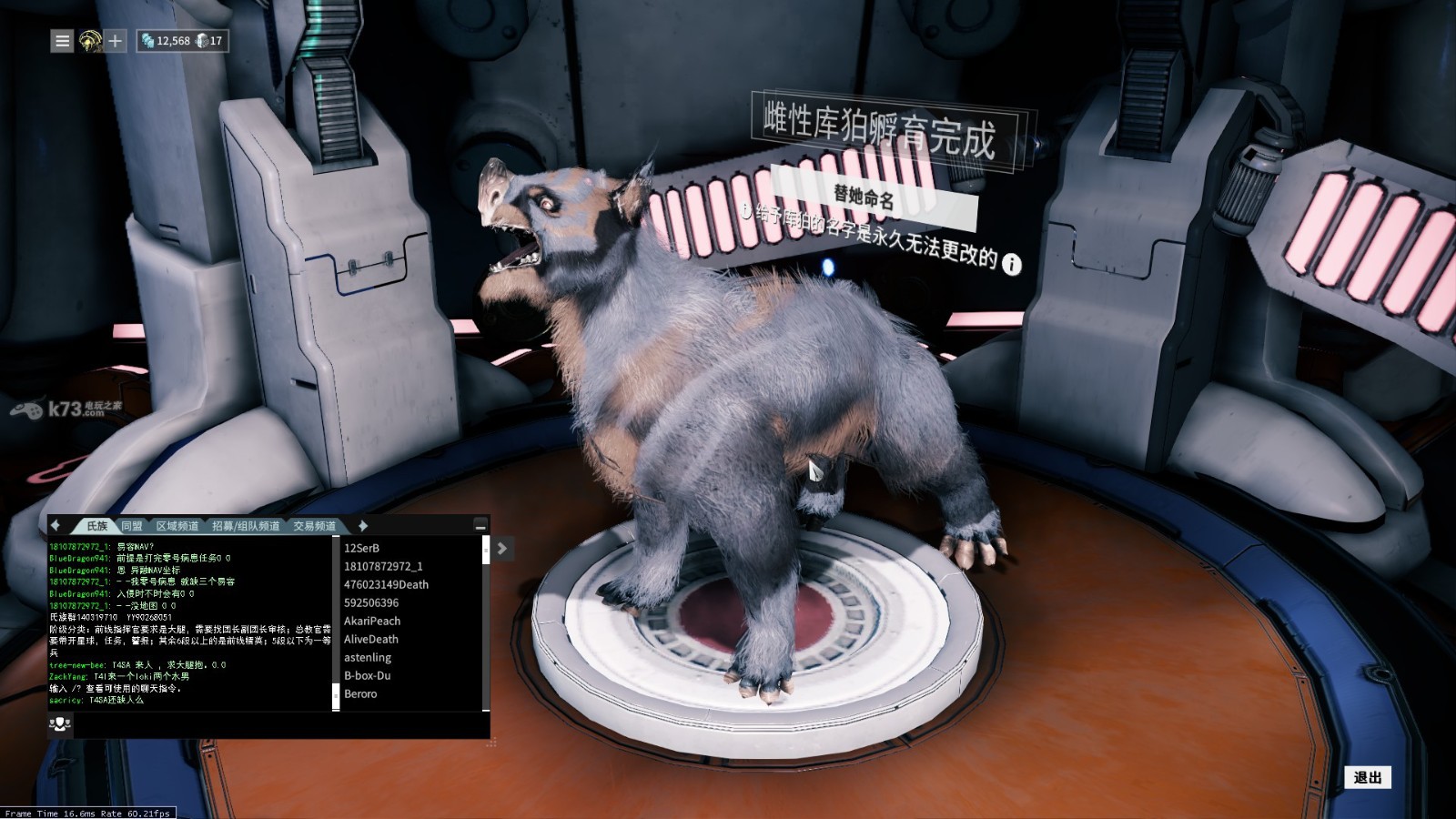Click the plus invite button
The image size is (1456, 819).
point(116,41)
